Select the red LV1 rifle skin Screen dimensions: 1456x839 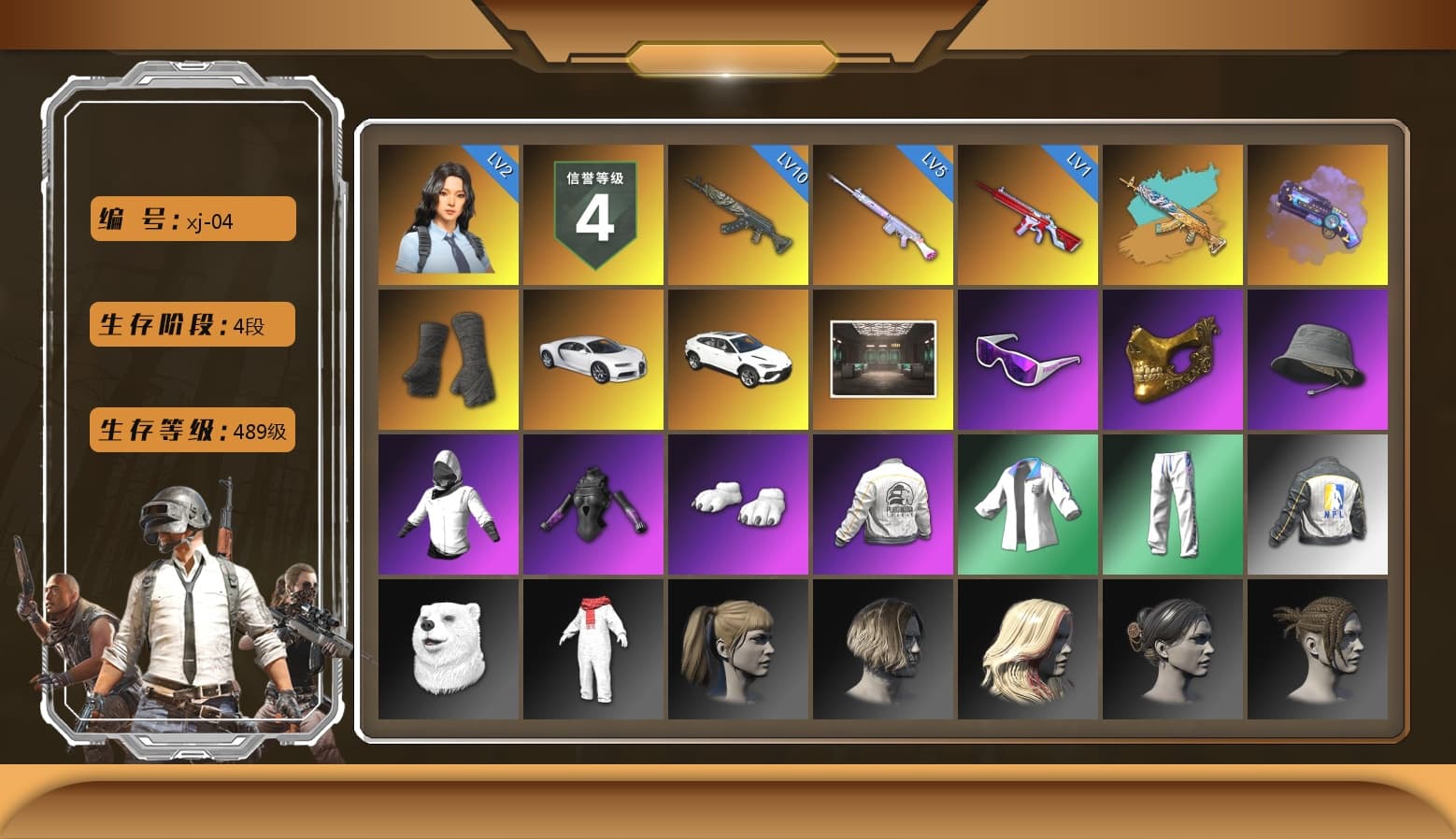(x=1028, y=215)
